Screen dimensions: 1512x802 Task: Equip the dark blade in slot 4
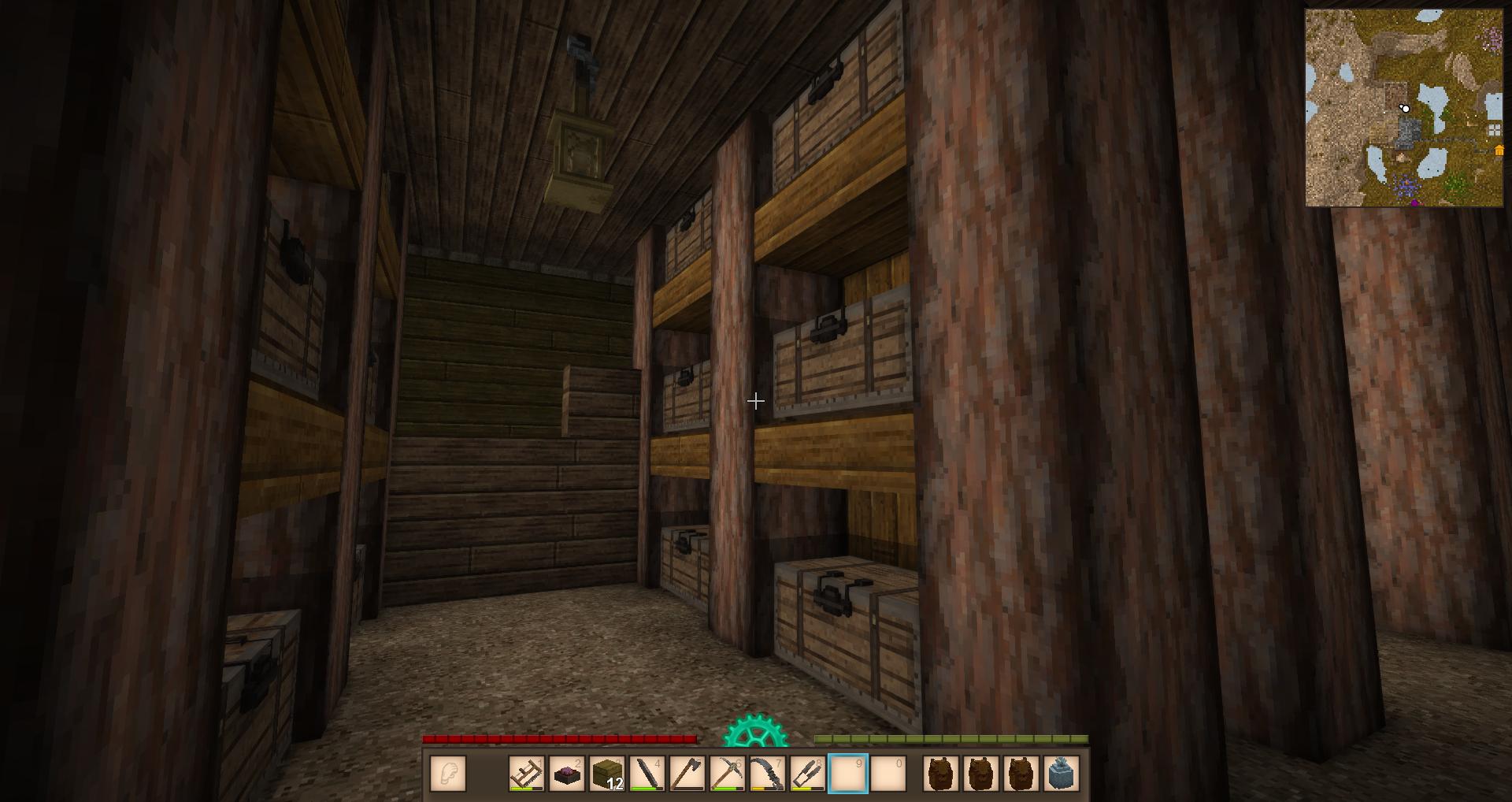click(x=647, y=774)
